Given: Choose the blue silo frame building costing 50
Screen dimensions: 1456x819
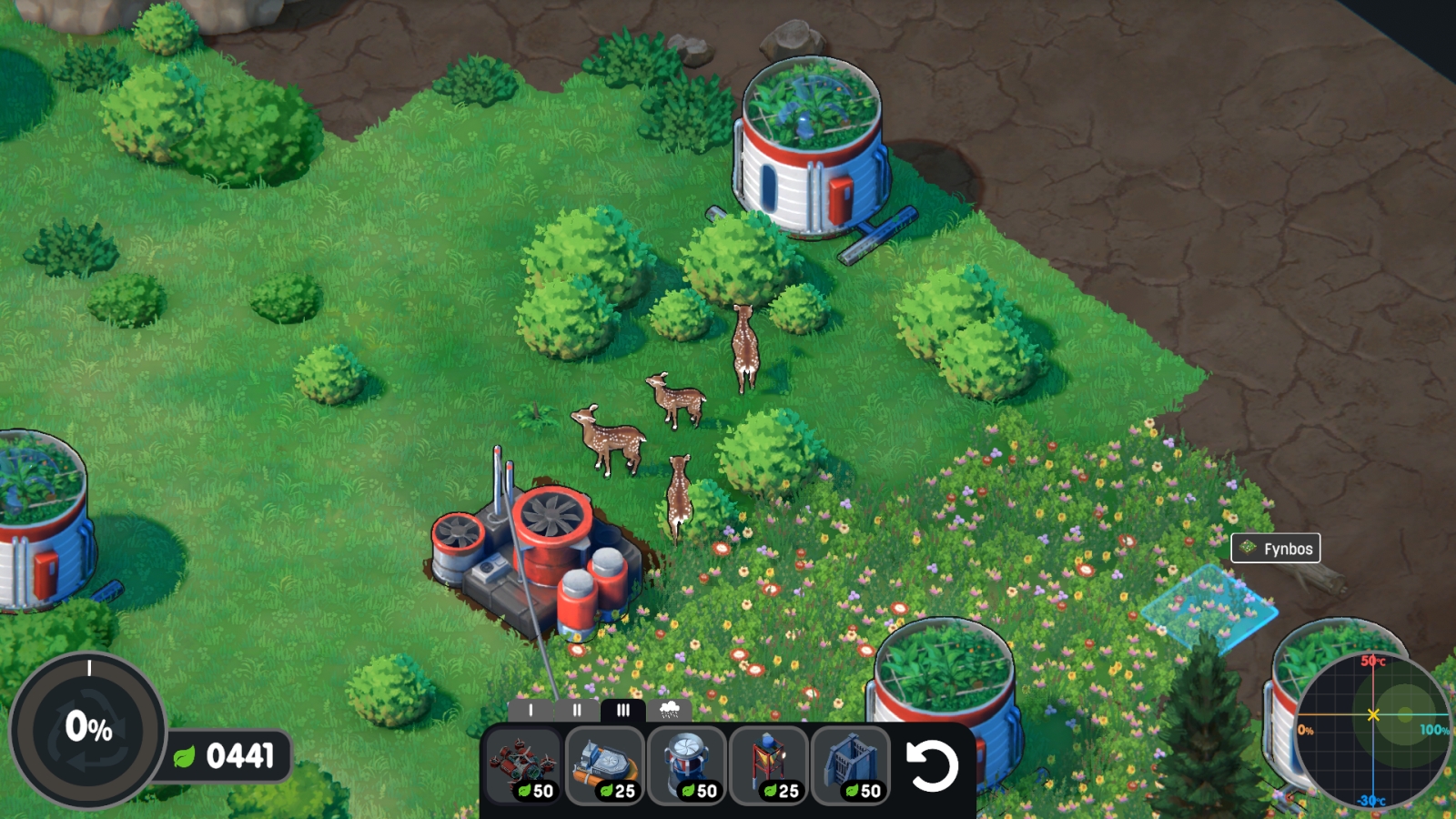Looking at the screenshot, I should [x=851, y=766].
